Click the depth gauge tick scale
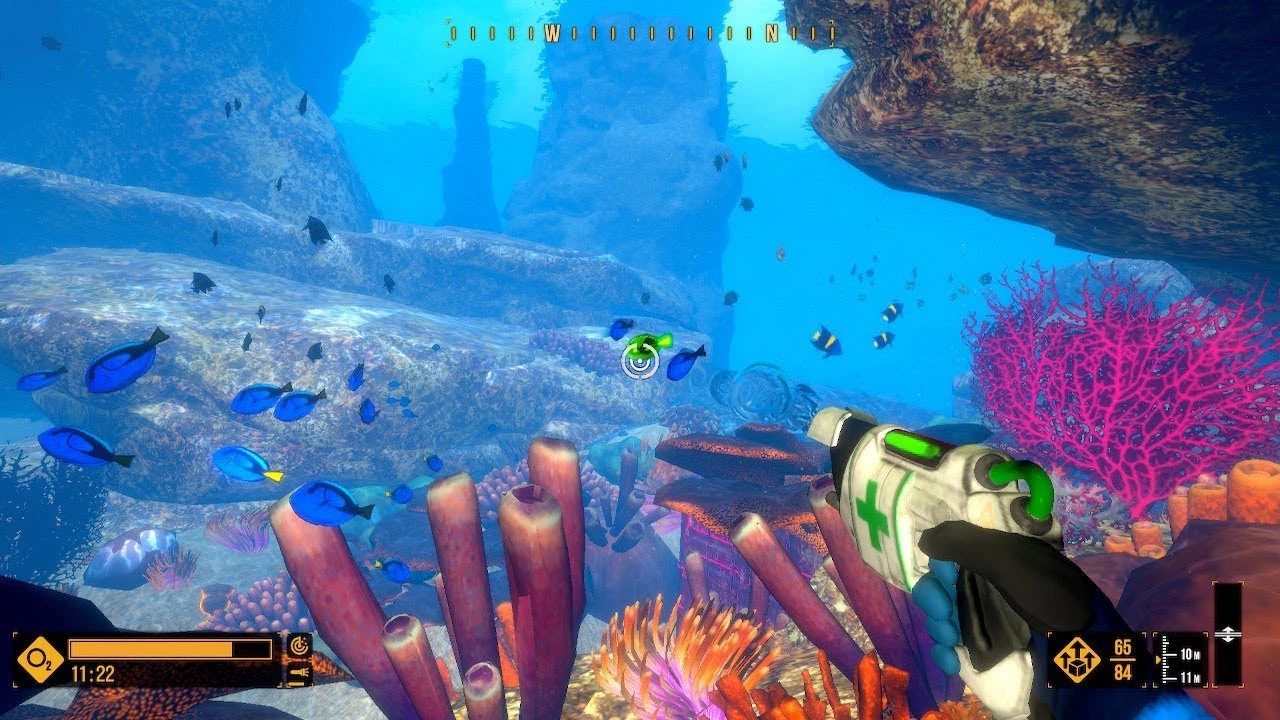Screen dimensions: 1280x720 (1165, 658)
